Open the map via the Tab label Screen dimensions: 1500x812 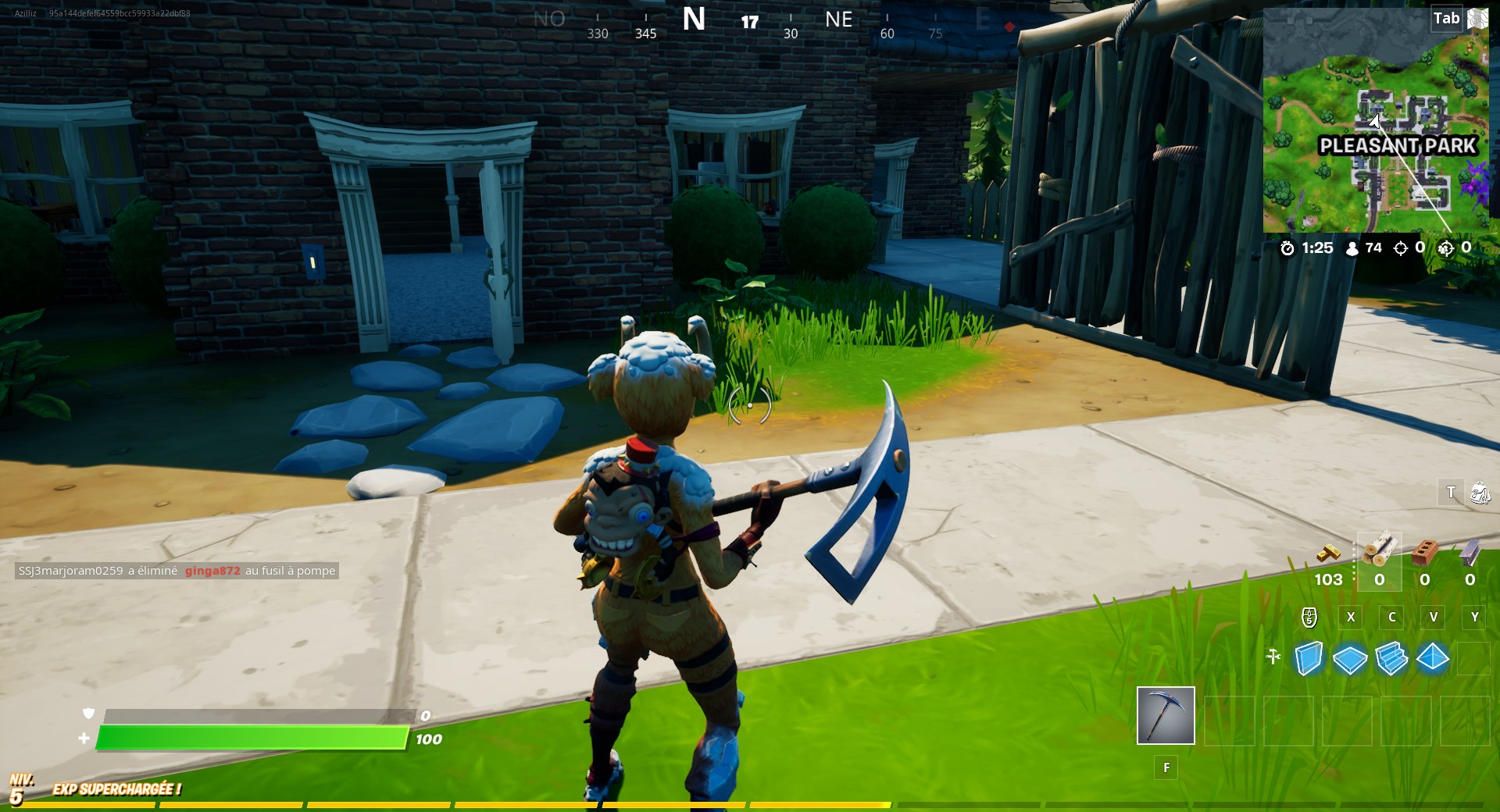pyautogui.click(x=1445, y=18)
